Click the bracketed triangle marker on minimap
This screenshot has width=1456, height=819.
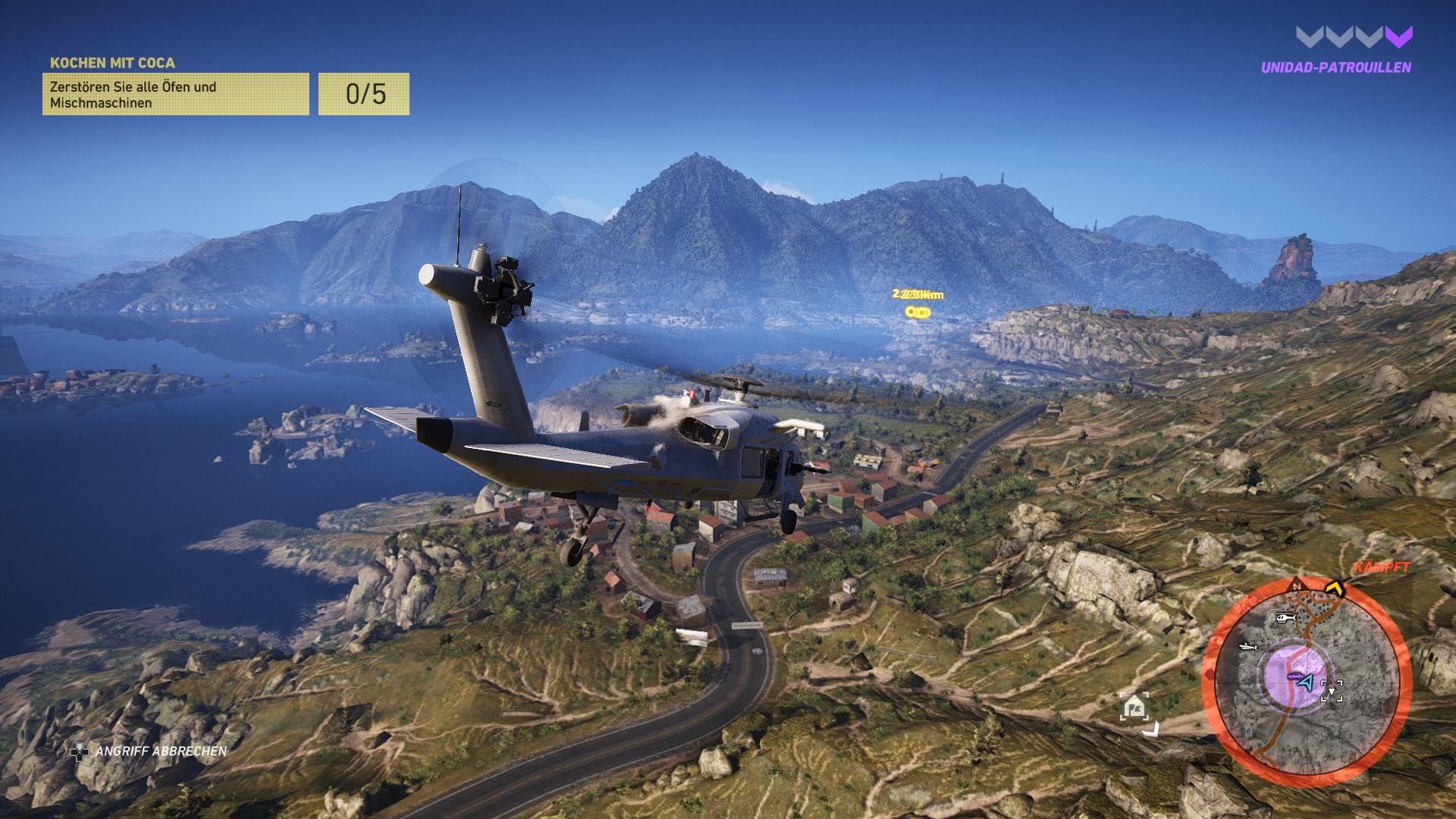1332,690
